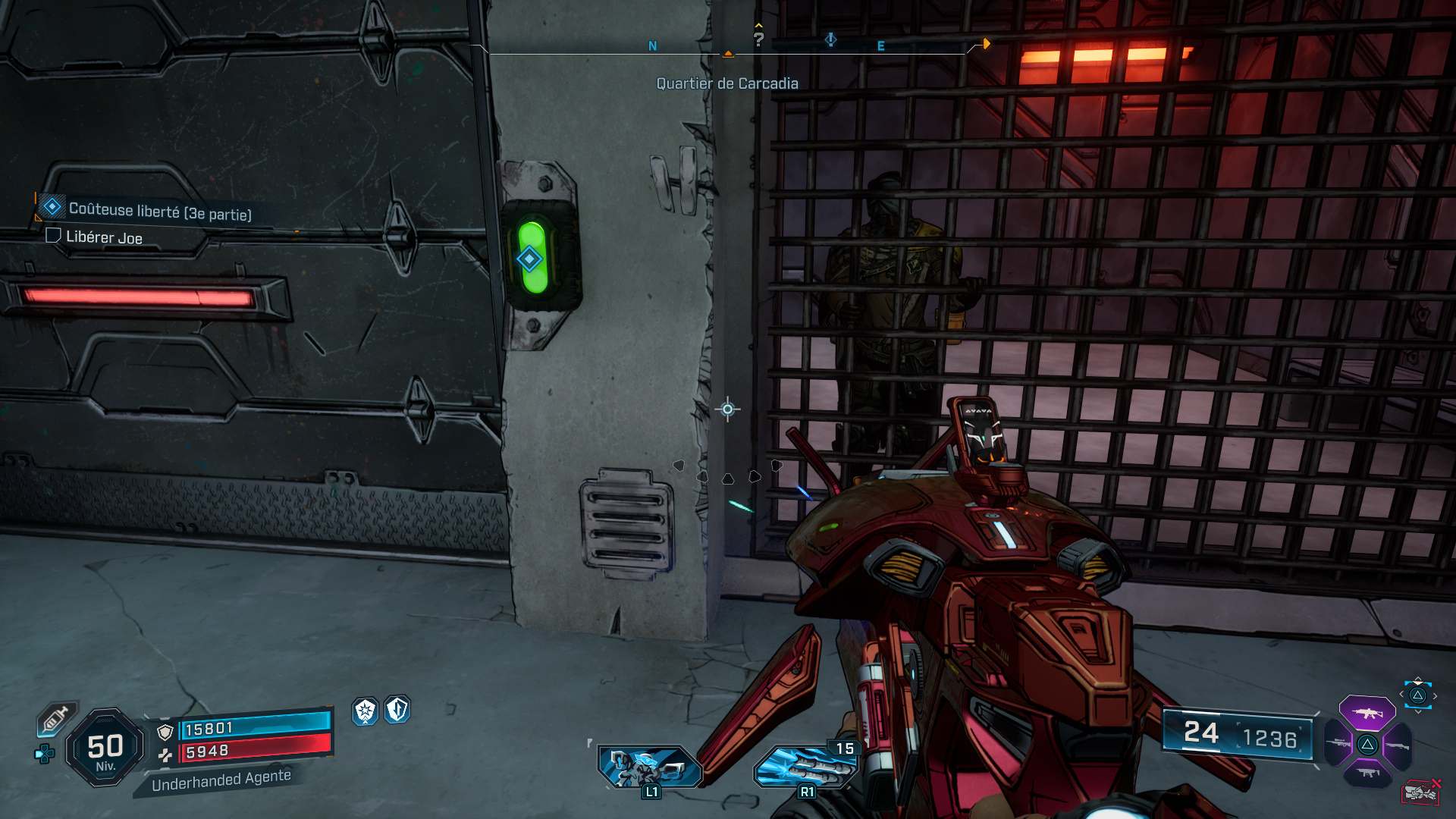Image resolution: width=1456 pixels, height=819 pixels.
Task: Click the Triangle button at the weapon wheel center
Action: point(1368,745)
